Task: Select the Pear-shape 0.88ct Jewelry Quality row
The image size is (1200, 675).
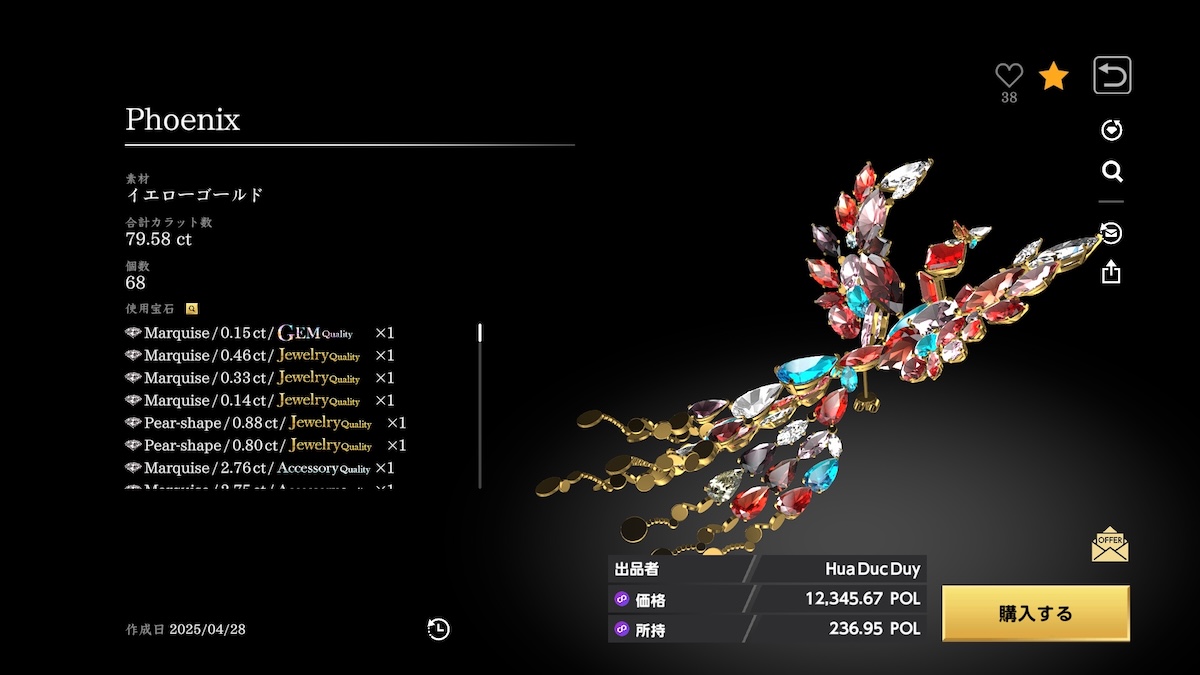Action: [x=266, y=423]
